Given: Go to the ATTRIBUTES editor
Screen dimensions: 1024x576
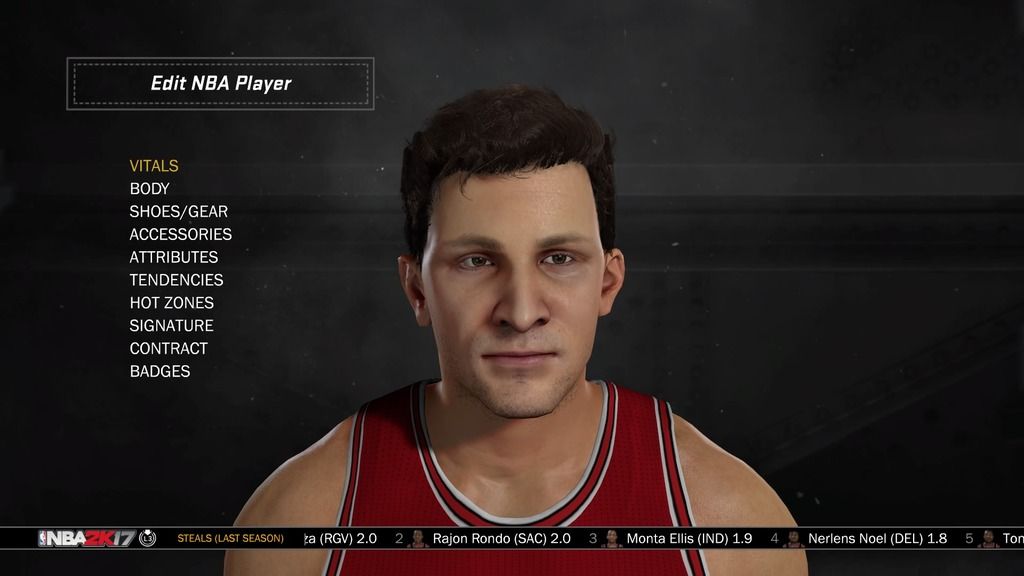Looking at the screenshot, I should [174, 257].
